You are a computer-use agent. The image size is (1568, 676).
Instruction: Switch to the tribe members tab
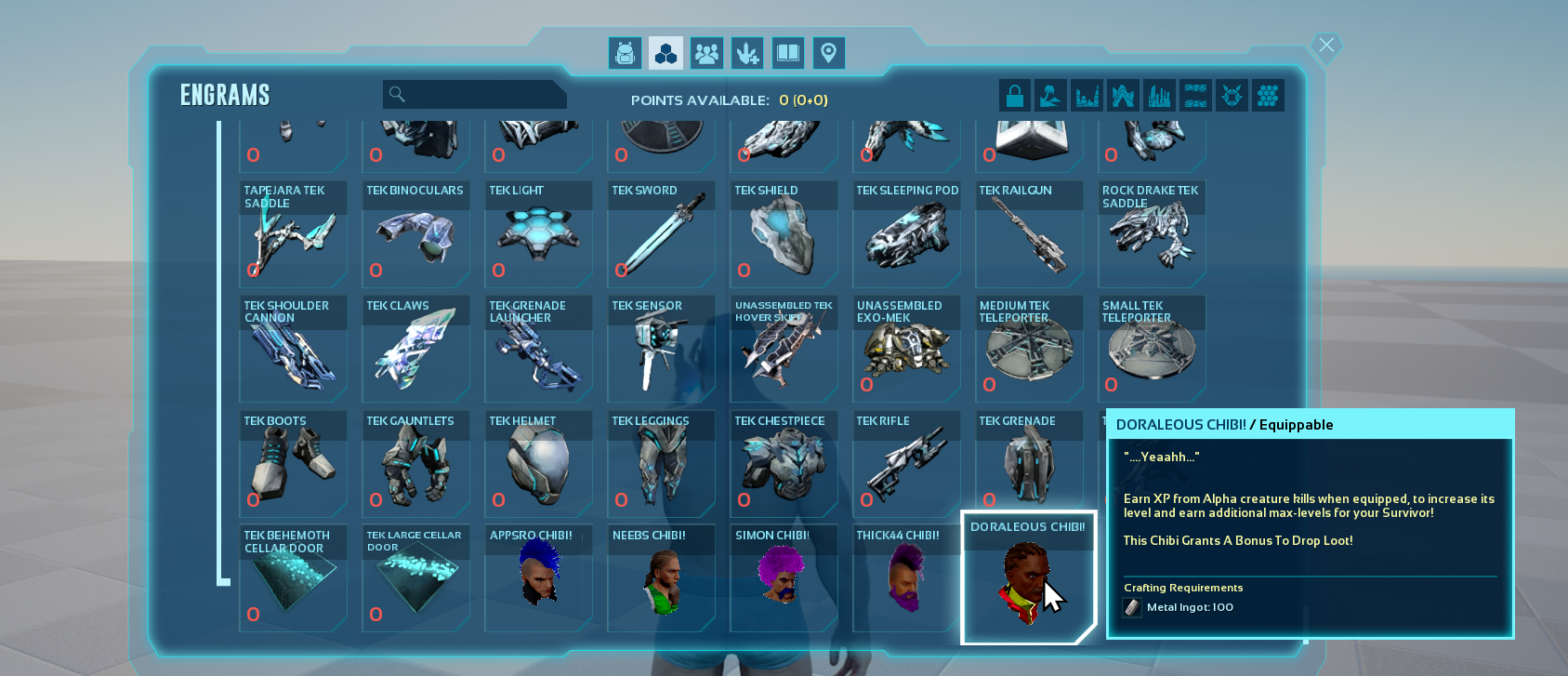[x=706, y=53]
